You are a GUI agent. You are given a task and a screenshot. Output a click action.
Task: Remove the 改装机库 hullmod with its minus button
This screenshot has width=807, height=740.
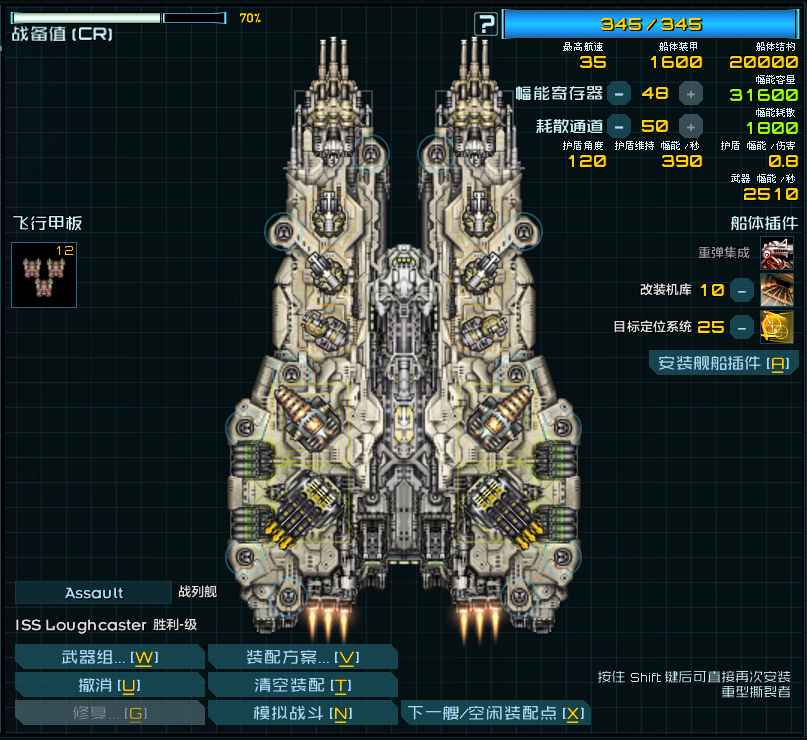tap(741, 290)
